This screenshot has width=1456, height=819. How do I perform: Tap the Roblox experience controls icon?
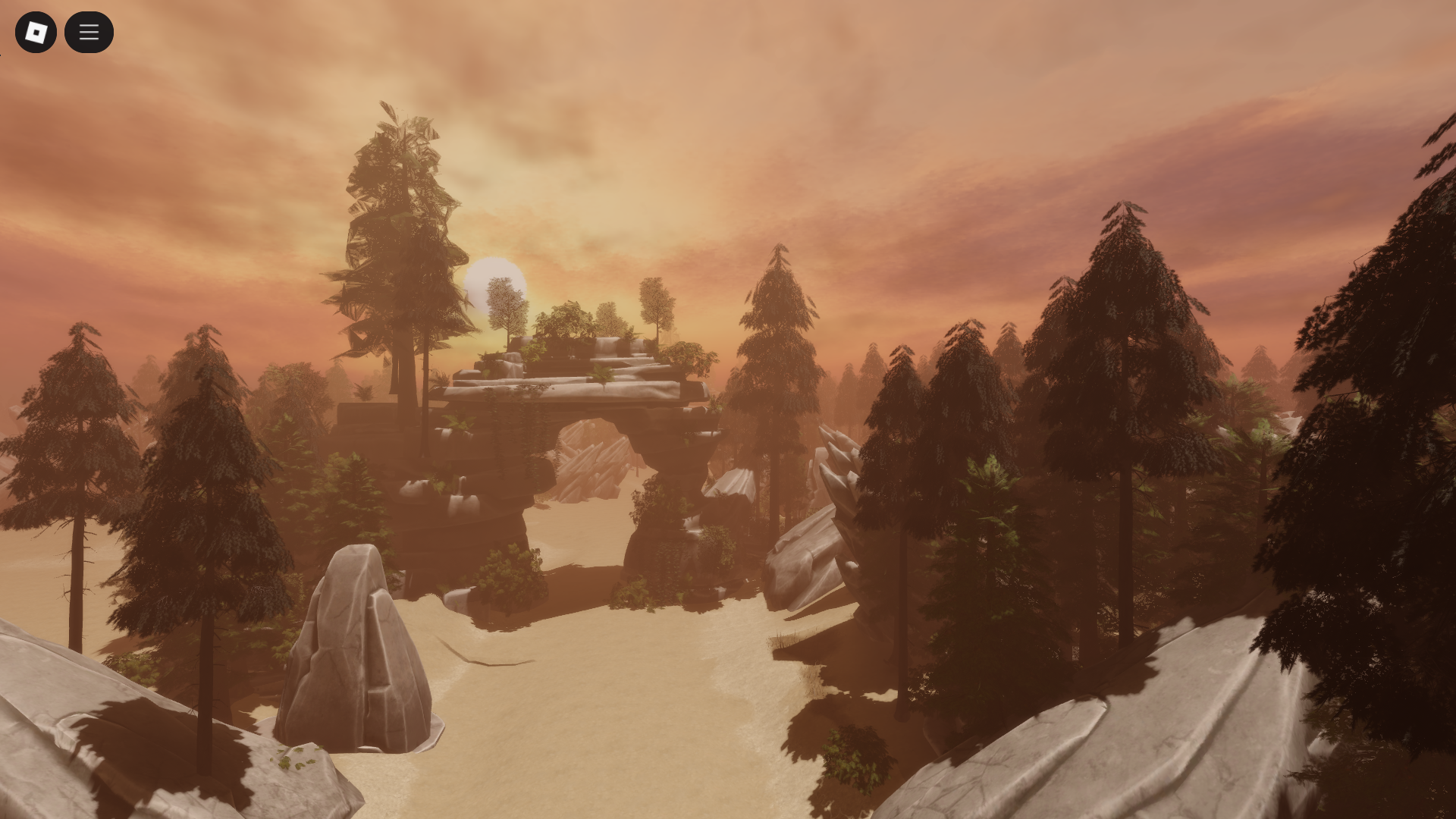point(36,32)
